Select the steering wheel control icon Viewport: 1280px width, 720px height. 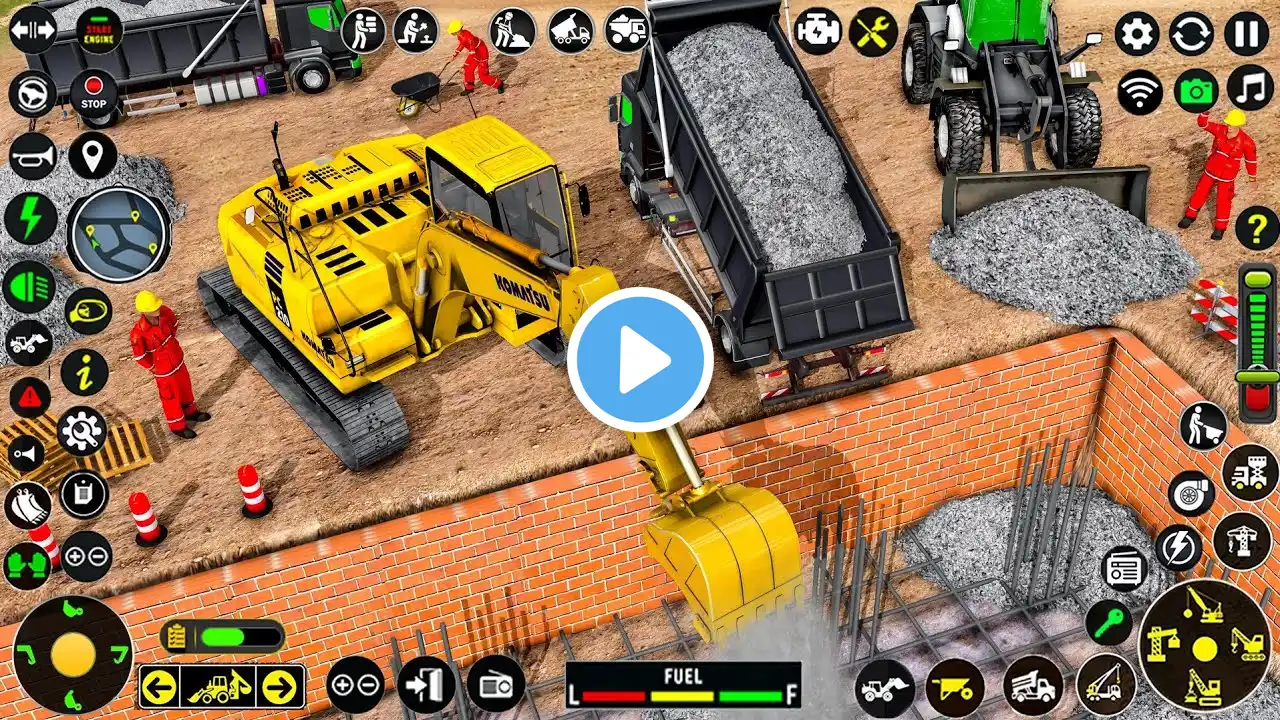tap(32, 94)
